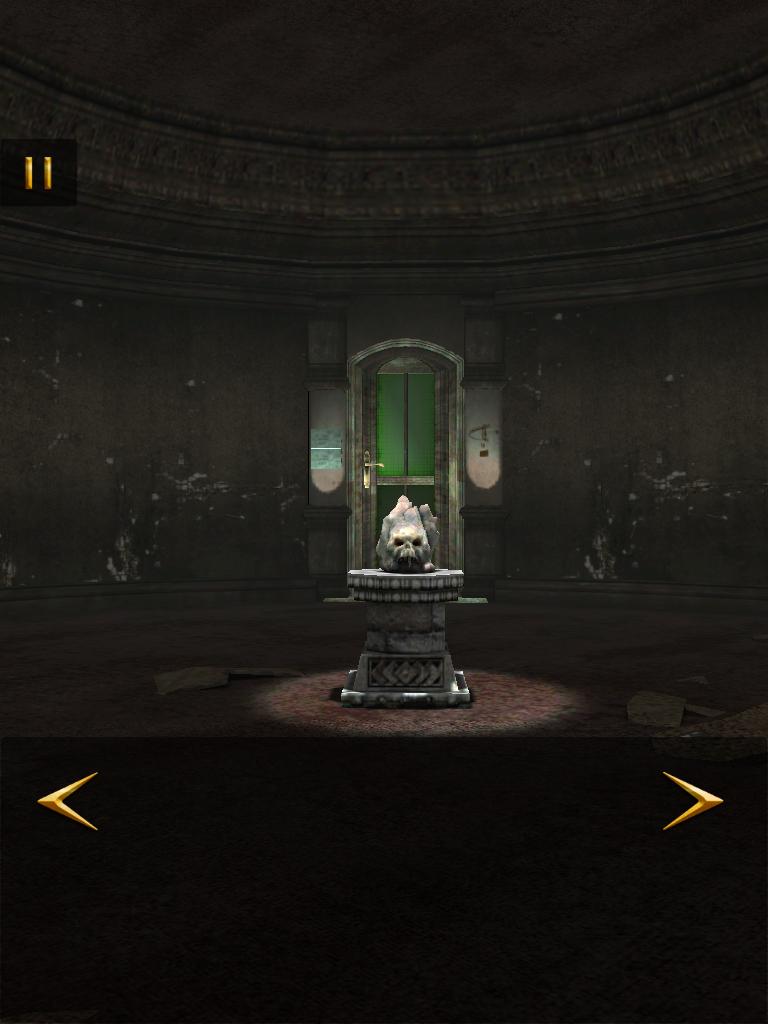768x1024 pixels.
Task: Turn left using the golden left arrow
Action: pos(68,800)
